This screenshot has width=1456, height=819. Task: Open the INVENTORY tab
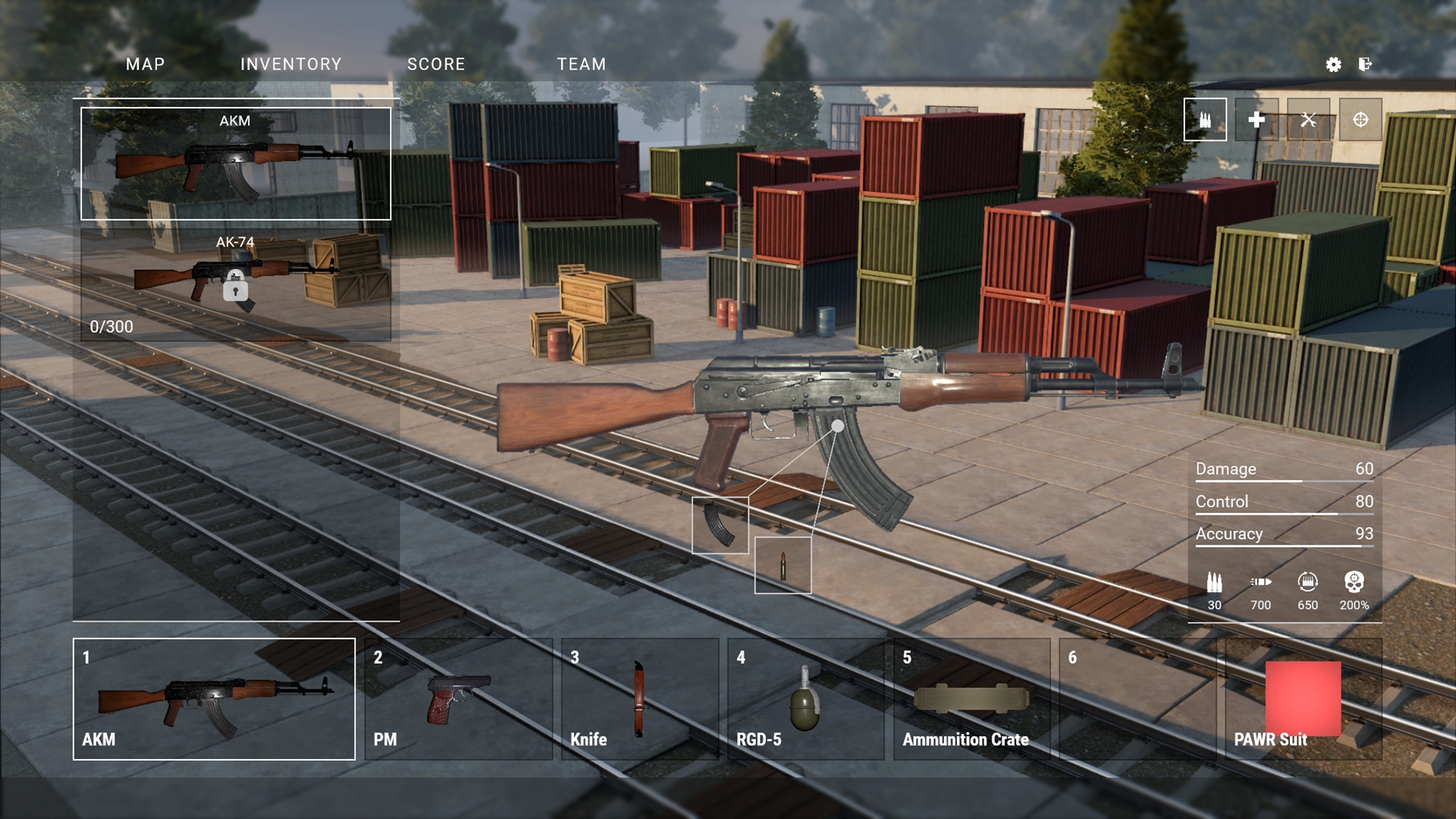[290, 64]
